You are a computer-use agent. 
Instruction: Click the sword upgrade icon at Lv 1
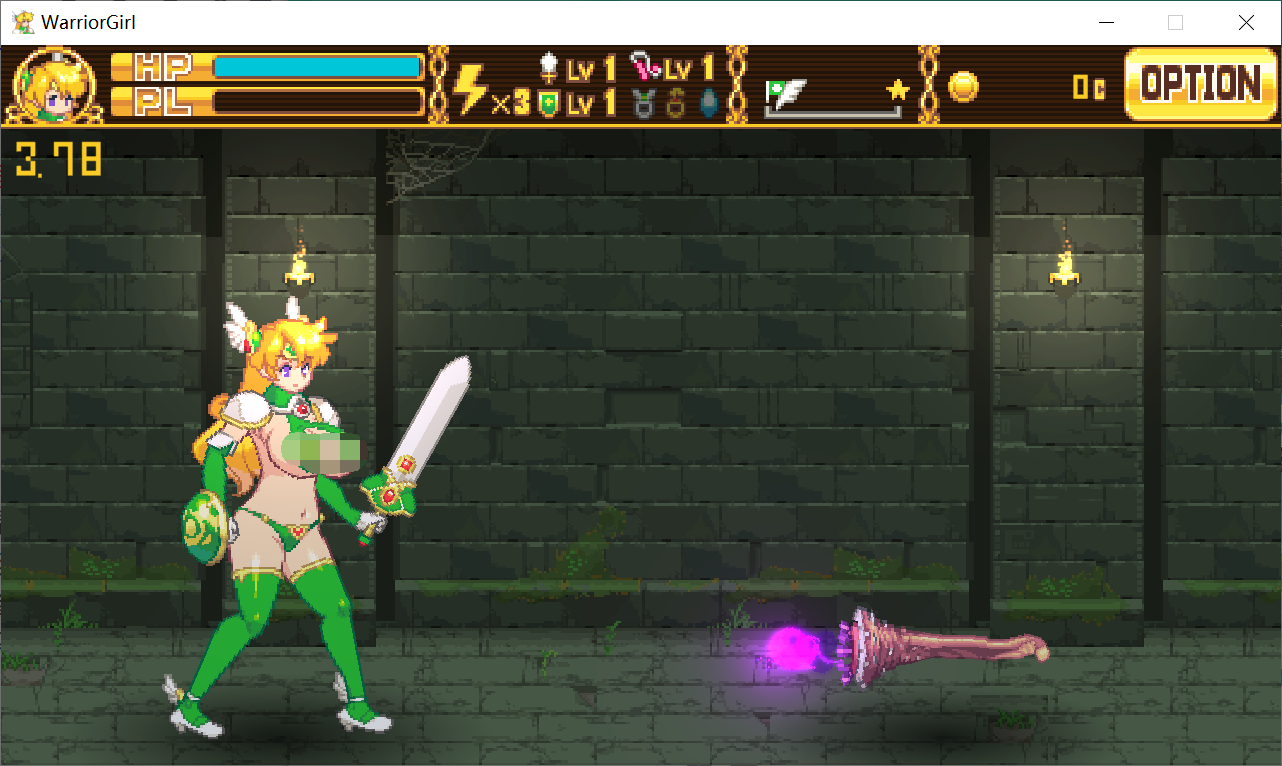tap(549, 65)
